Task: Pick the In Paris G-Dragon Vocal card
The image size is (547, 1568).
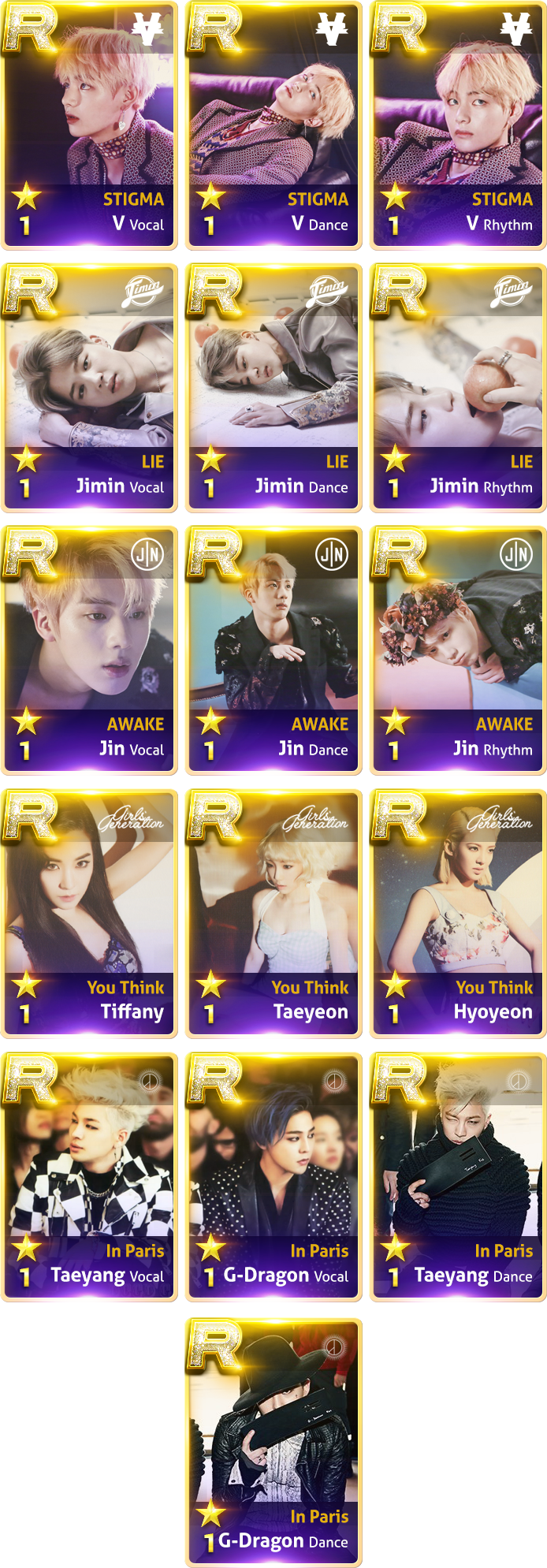Action: pos(273,1176)
